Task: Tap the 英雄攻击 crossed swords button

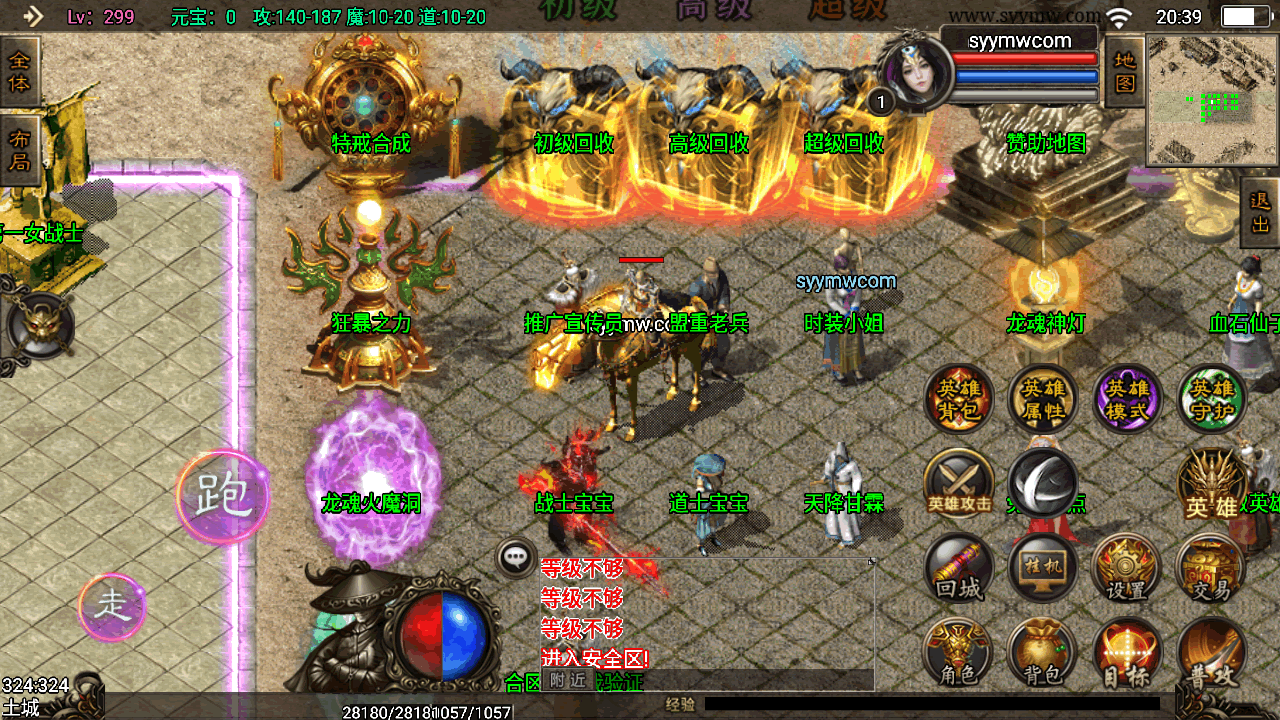Action: click(959, 484)
